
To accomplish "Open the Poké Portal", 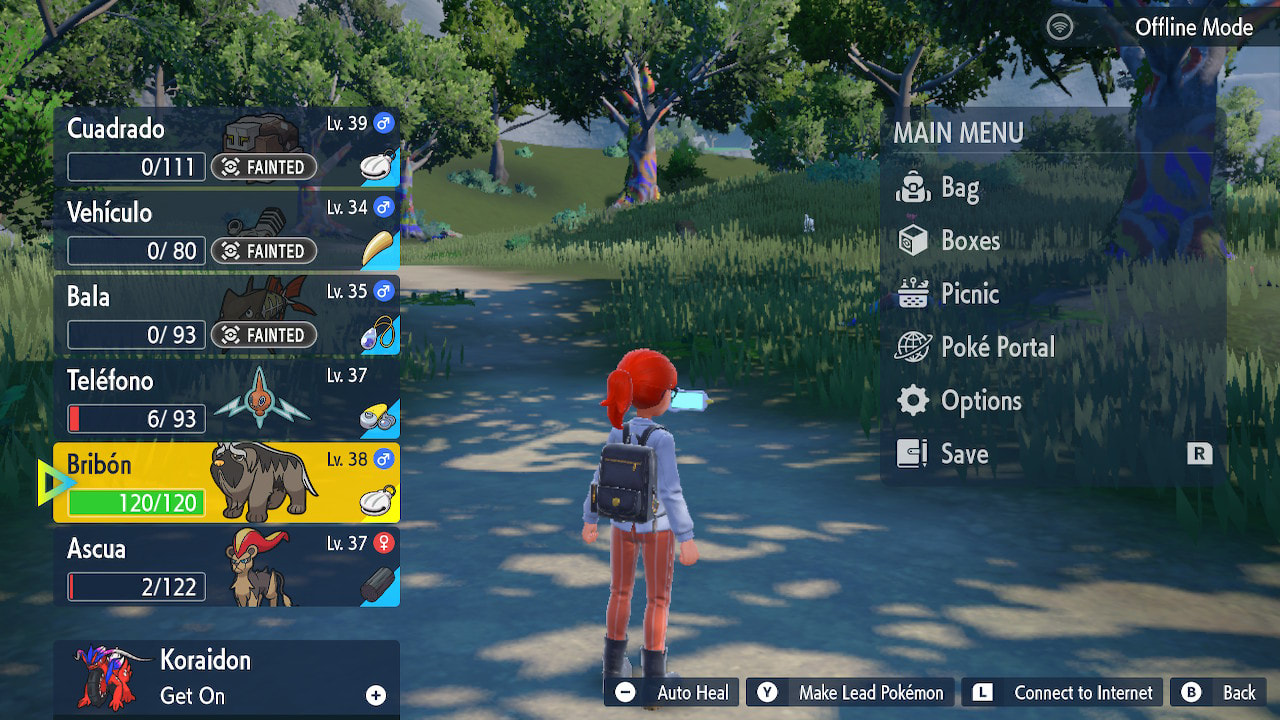I will pyautogui.click(x=997, y=347).
